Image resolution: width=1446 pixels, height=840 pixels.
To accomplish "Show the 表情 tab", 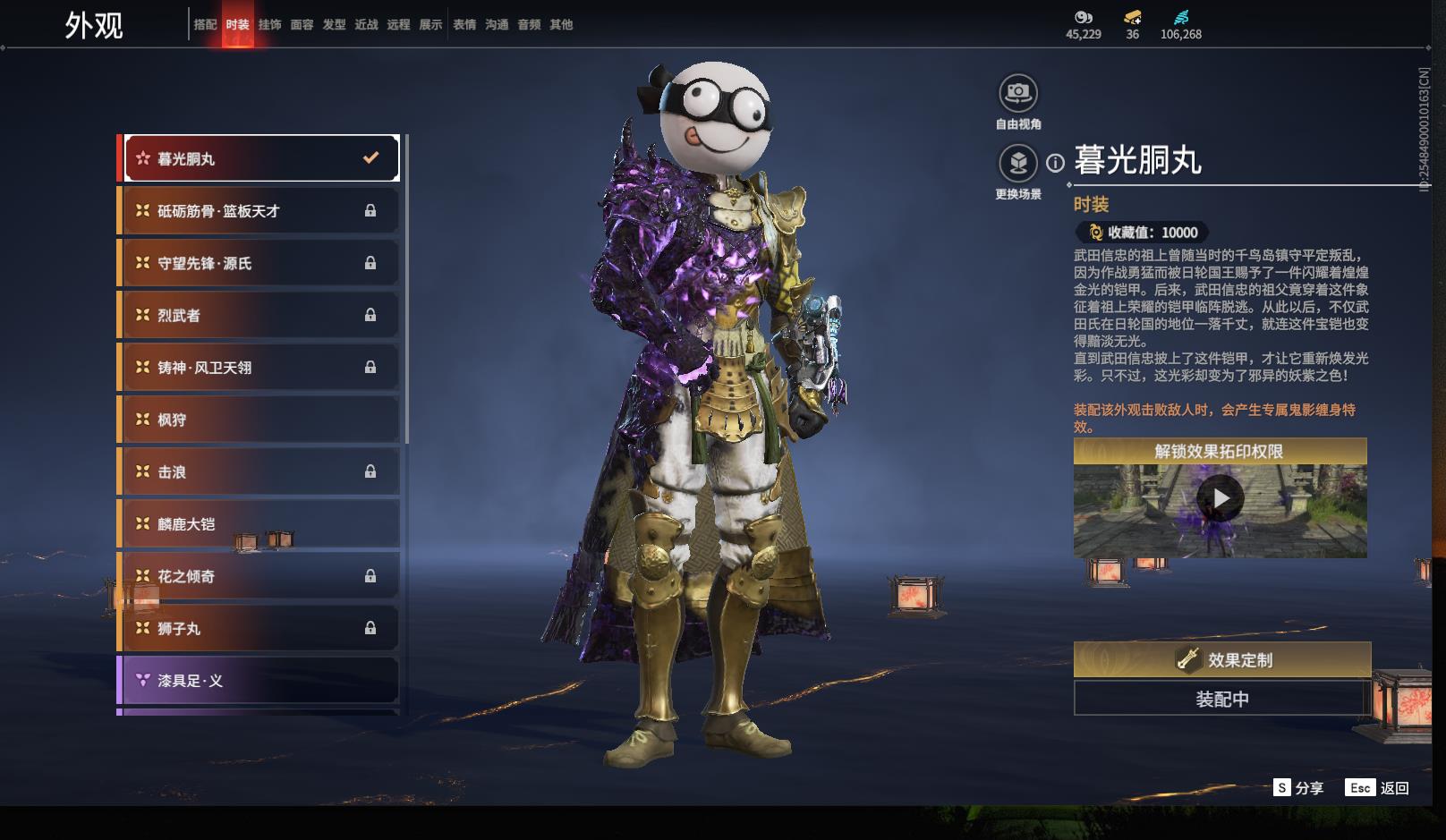I will point(464,25).
